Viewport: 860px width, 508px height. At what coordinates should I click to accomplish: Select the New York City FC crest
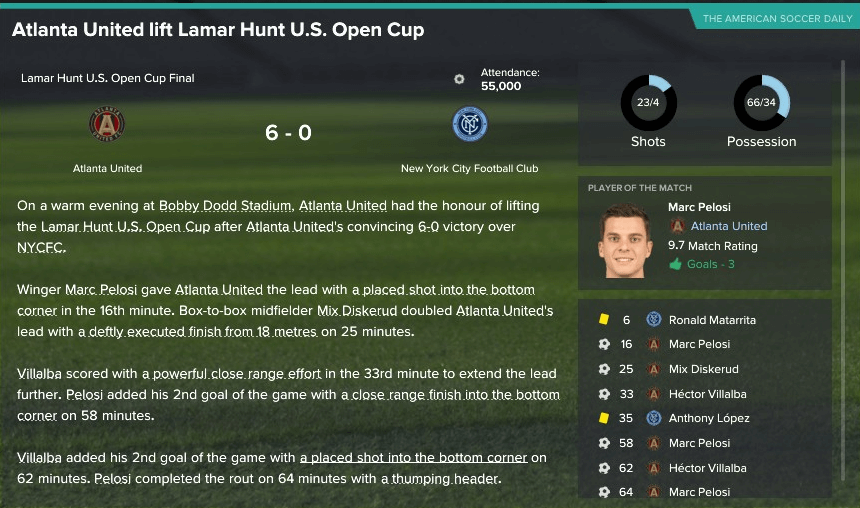[469, 125]
